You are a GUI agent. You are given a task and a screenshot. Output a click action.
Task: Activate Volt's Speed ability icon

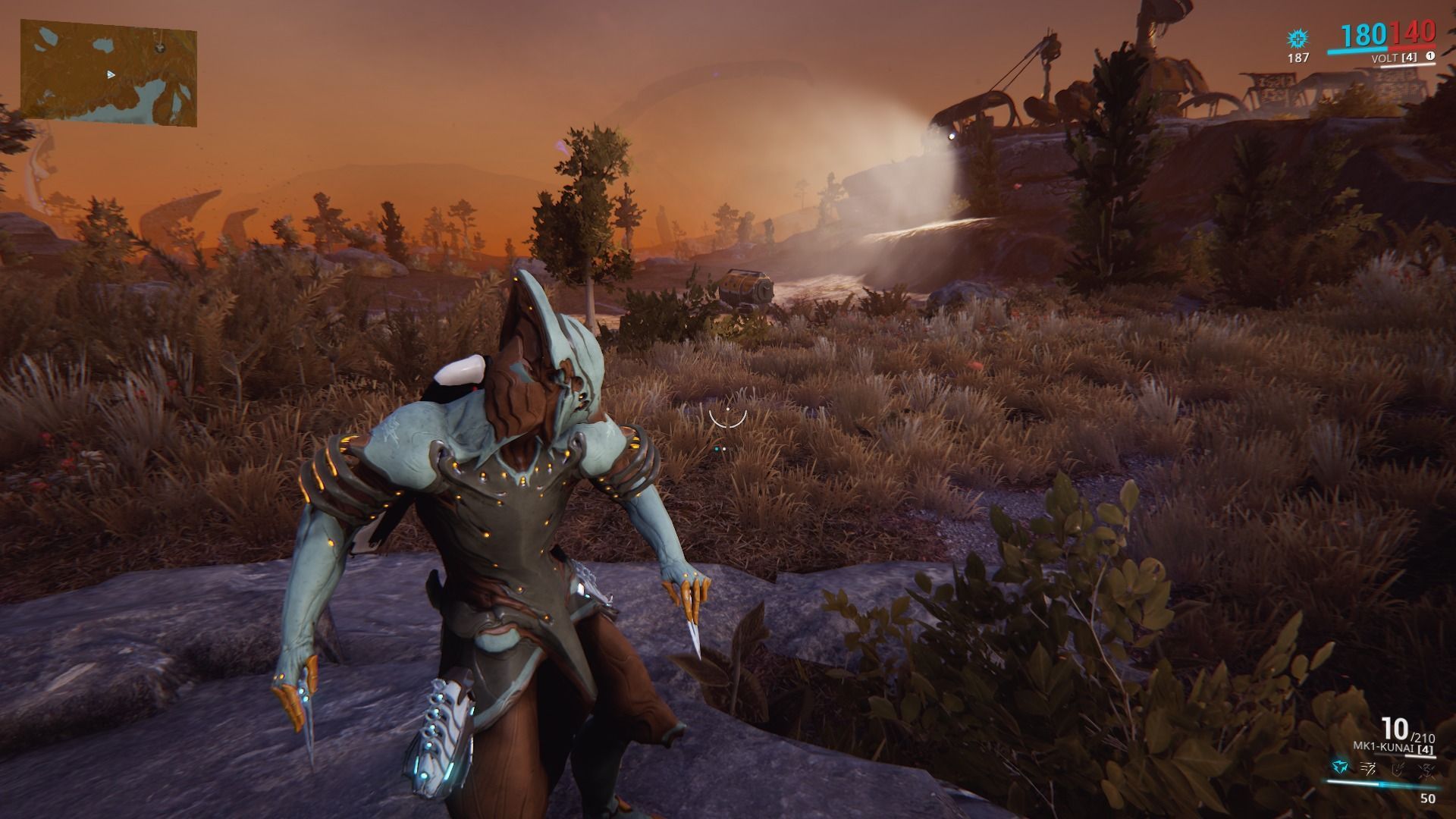[x=1369, y=769]
